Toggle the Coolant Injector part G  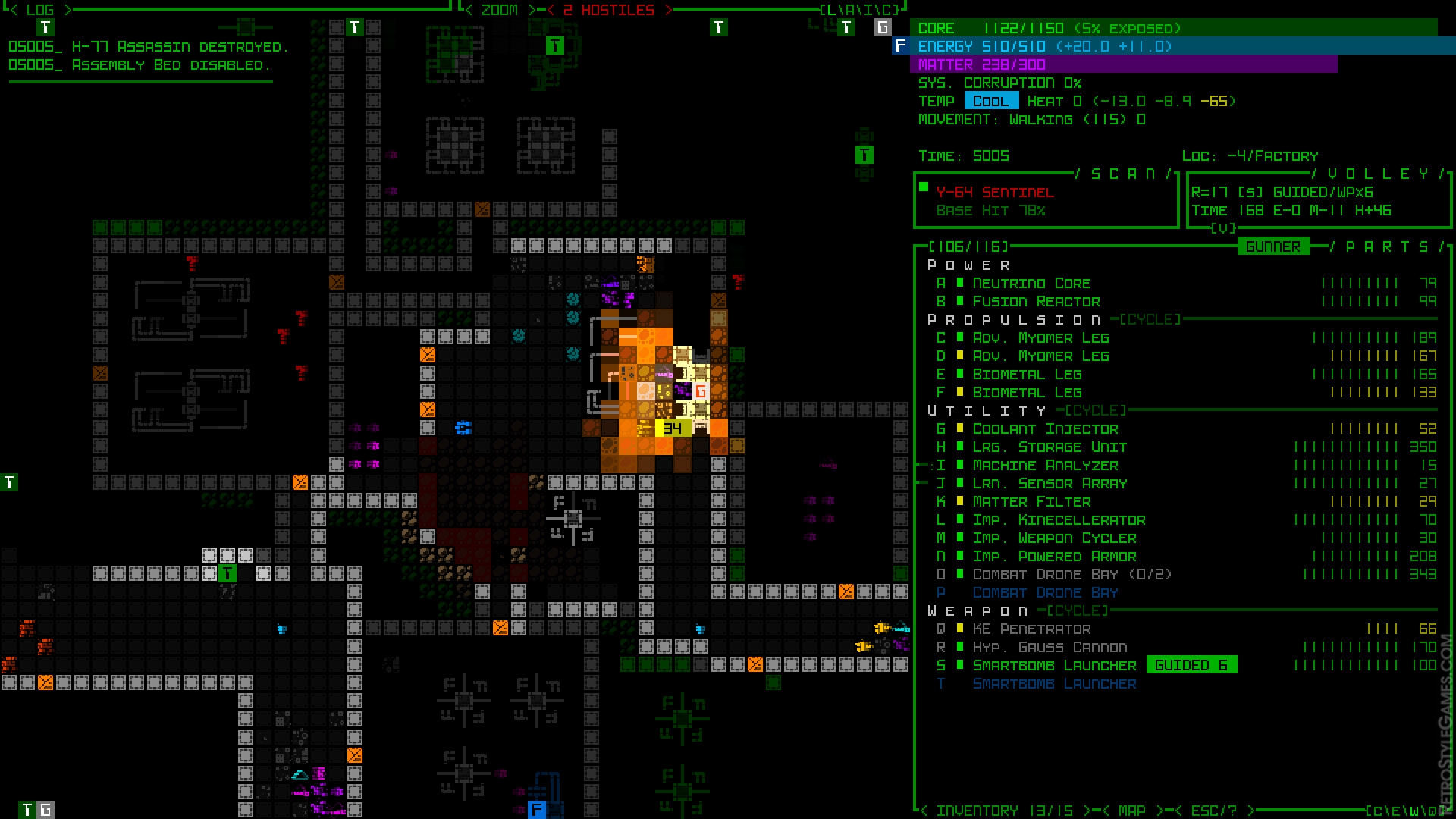(x=1043, y=428)
